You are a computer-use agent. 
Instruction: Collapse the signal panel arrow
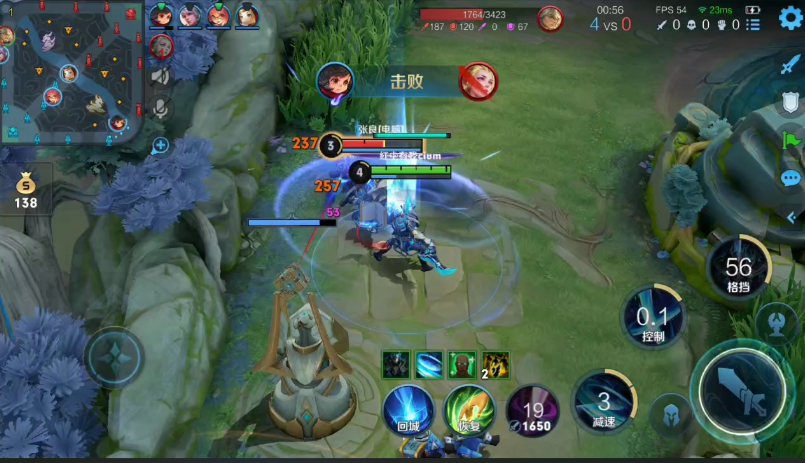[x=792, y=216]
